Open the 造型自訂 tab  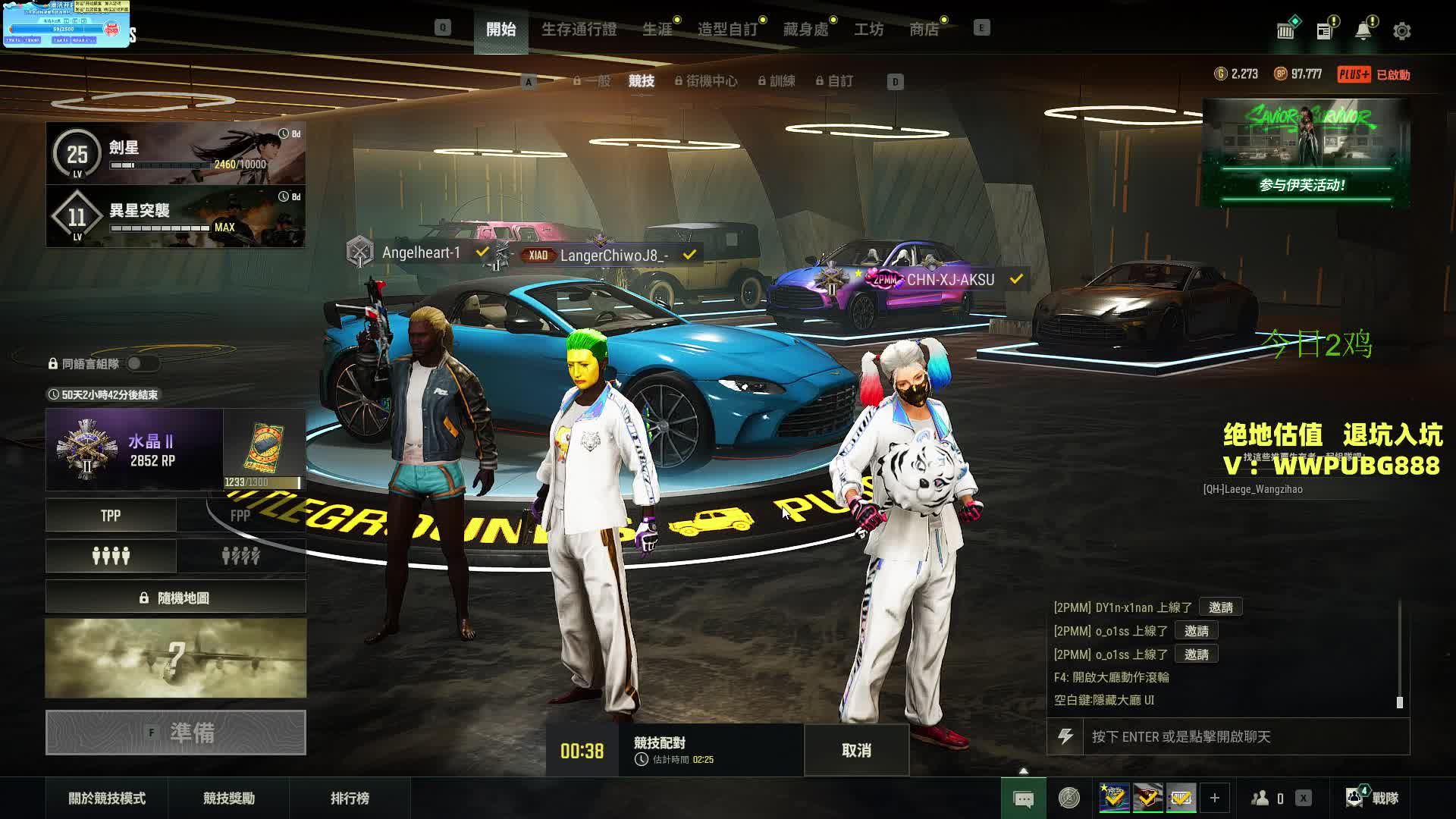727,30
